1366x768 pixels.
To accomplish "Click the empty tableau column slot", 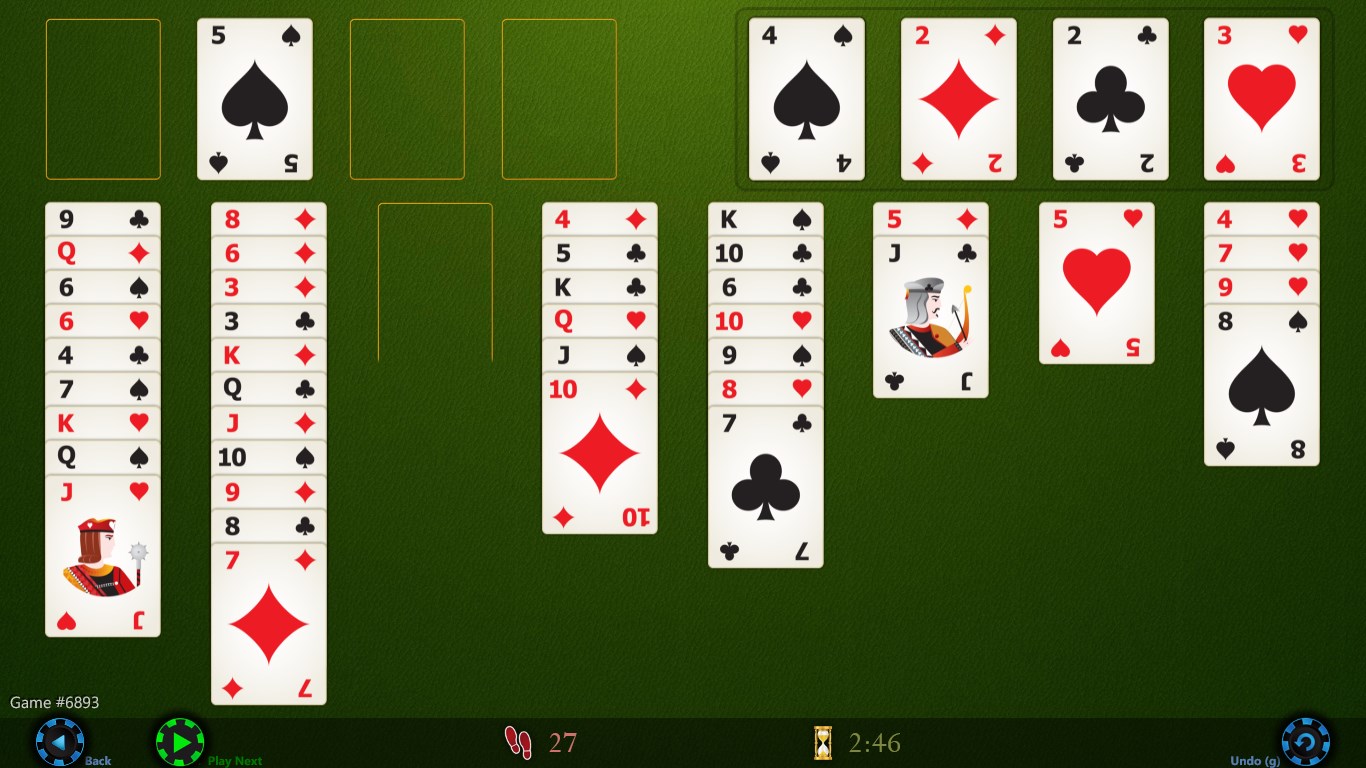I will pyautogui.click(x=434, y=283).
